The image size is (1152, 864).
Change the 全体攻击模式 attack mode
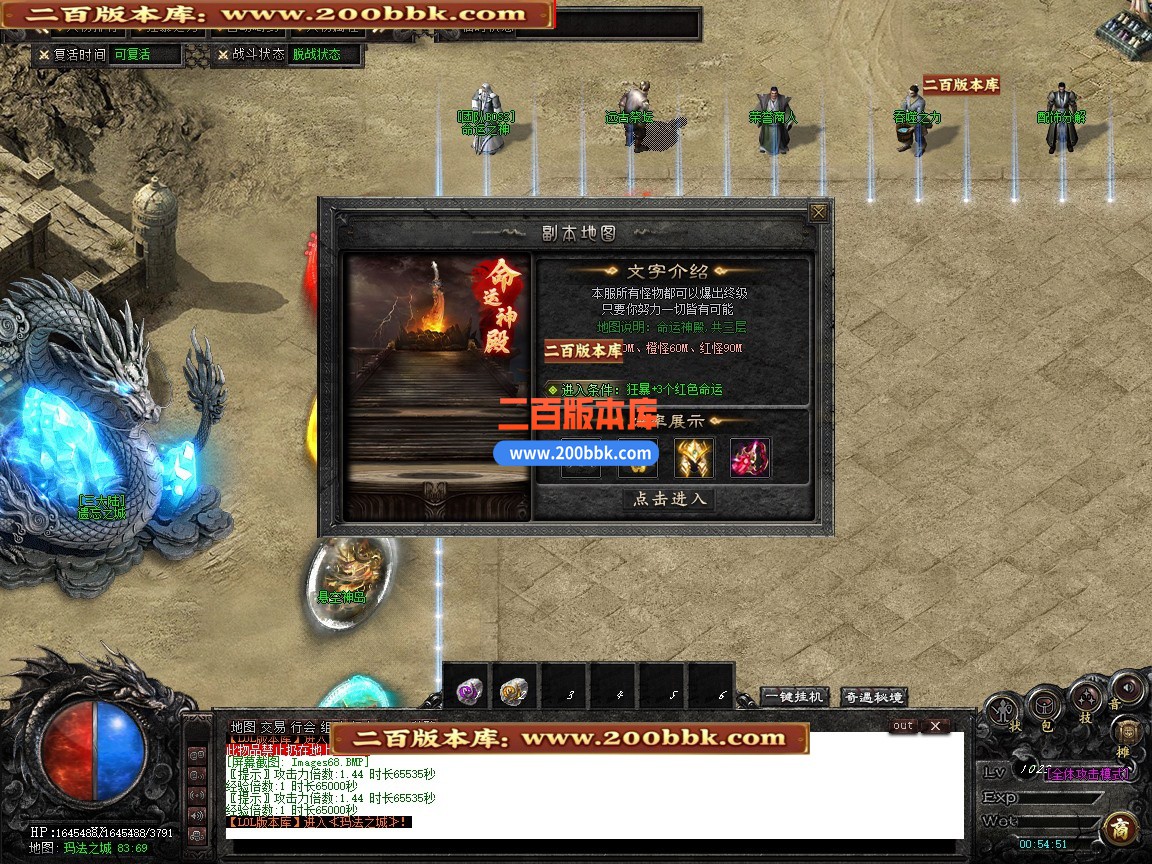click(x=1088, y=773)
